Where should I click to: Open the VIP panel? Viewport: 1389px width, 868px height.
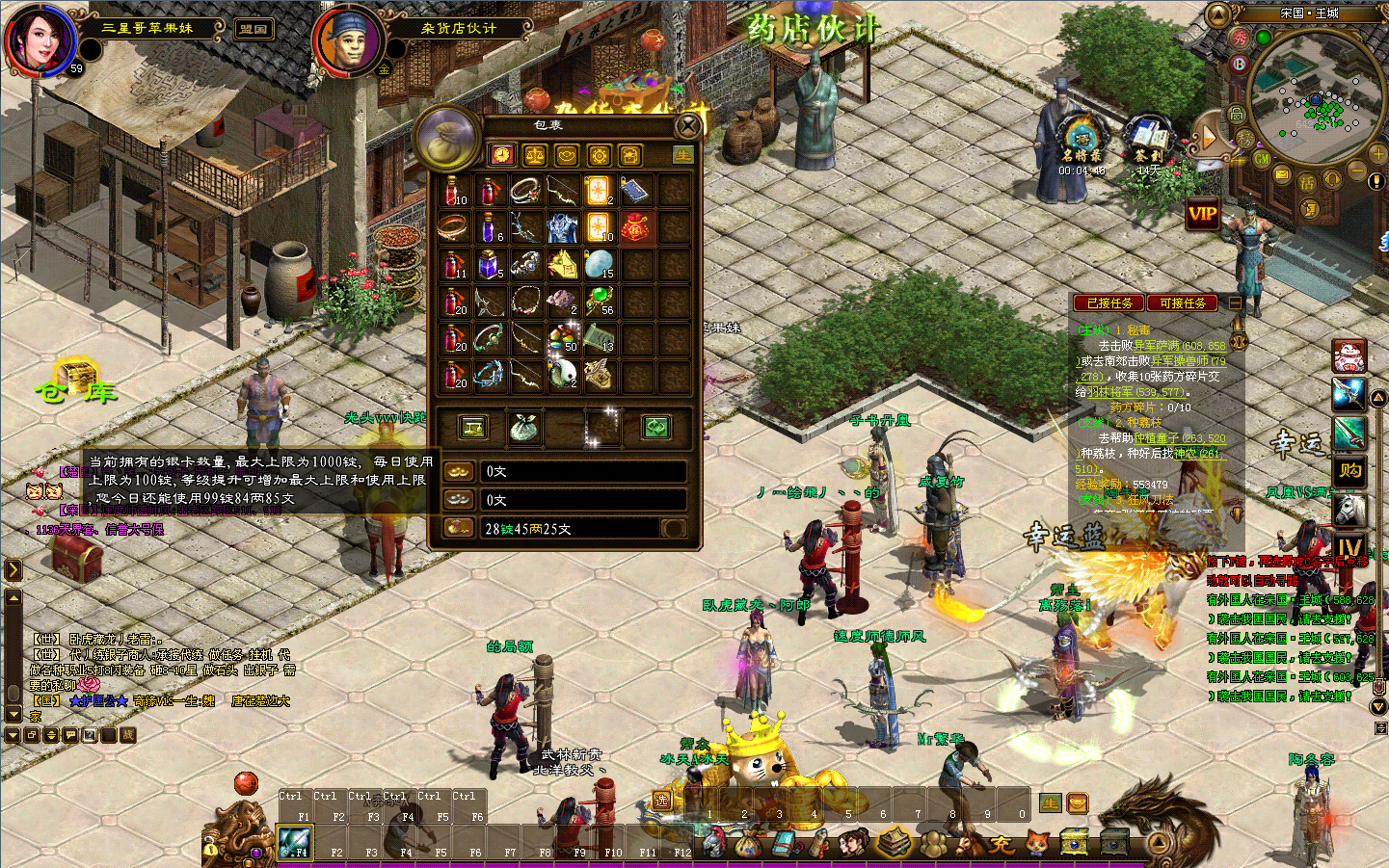pyautogui.click(x=1202, y=214)
